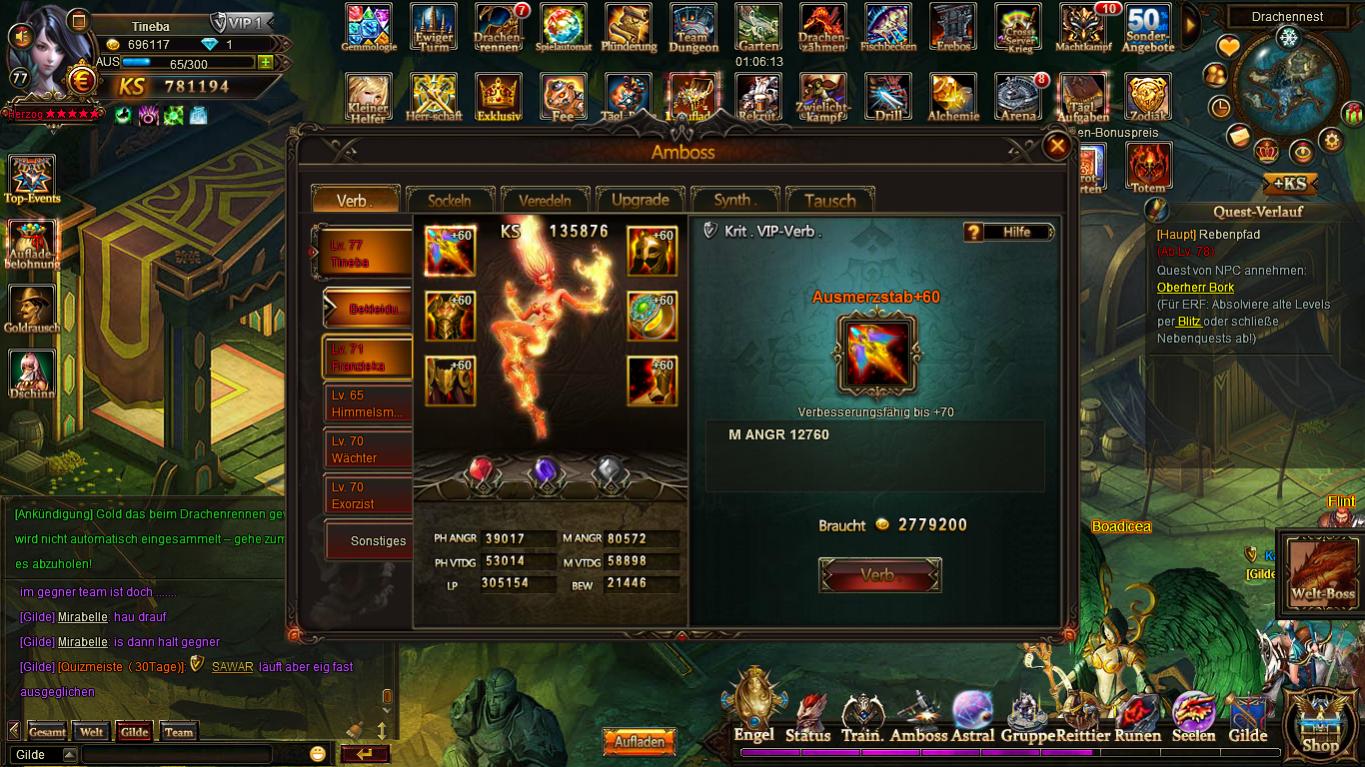Follow the Oberherr Bork quest link
The height and width of the screenshot is (767, 1365).
point(1195,288)
